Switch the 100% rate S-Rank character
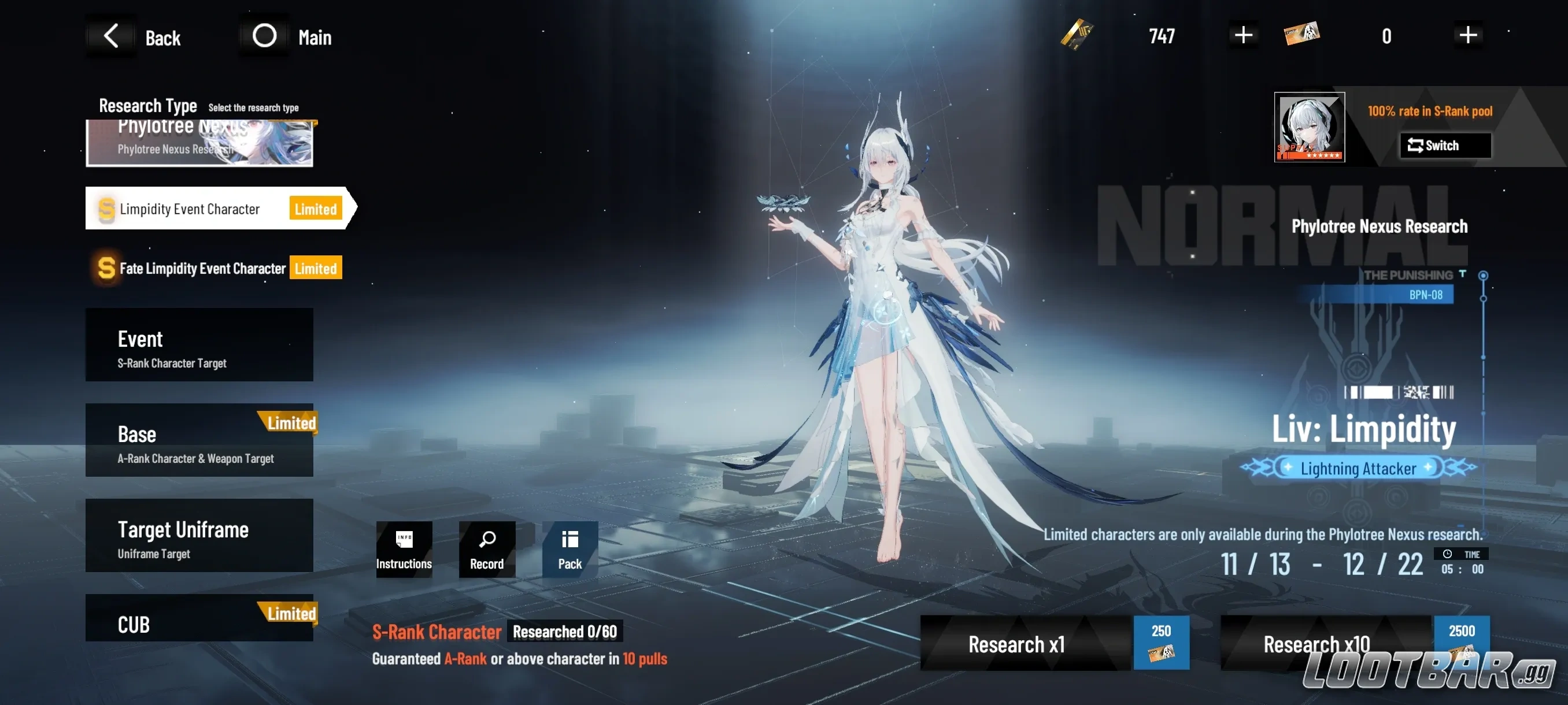 tap(1444, 146)
